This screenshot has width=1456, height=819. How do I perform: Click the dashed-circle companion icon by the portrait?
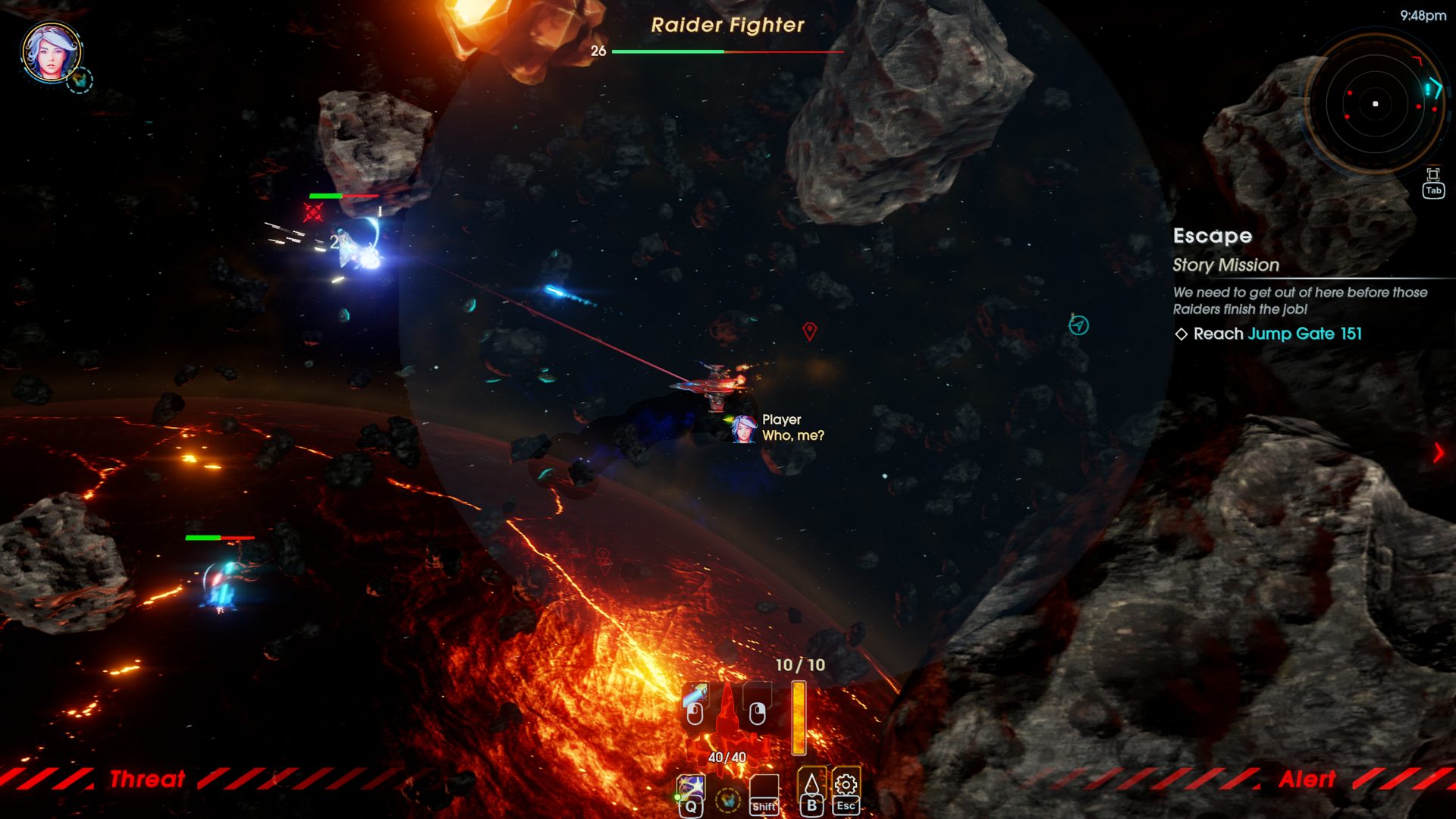(80, 80)
